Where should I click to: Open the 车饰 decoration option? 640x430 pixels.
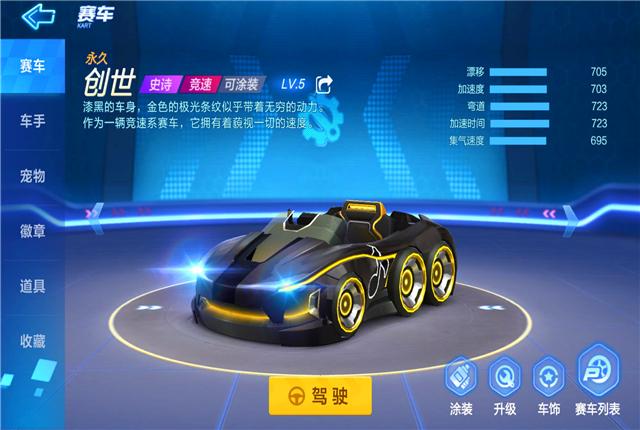(x=548, y=384)
